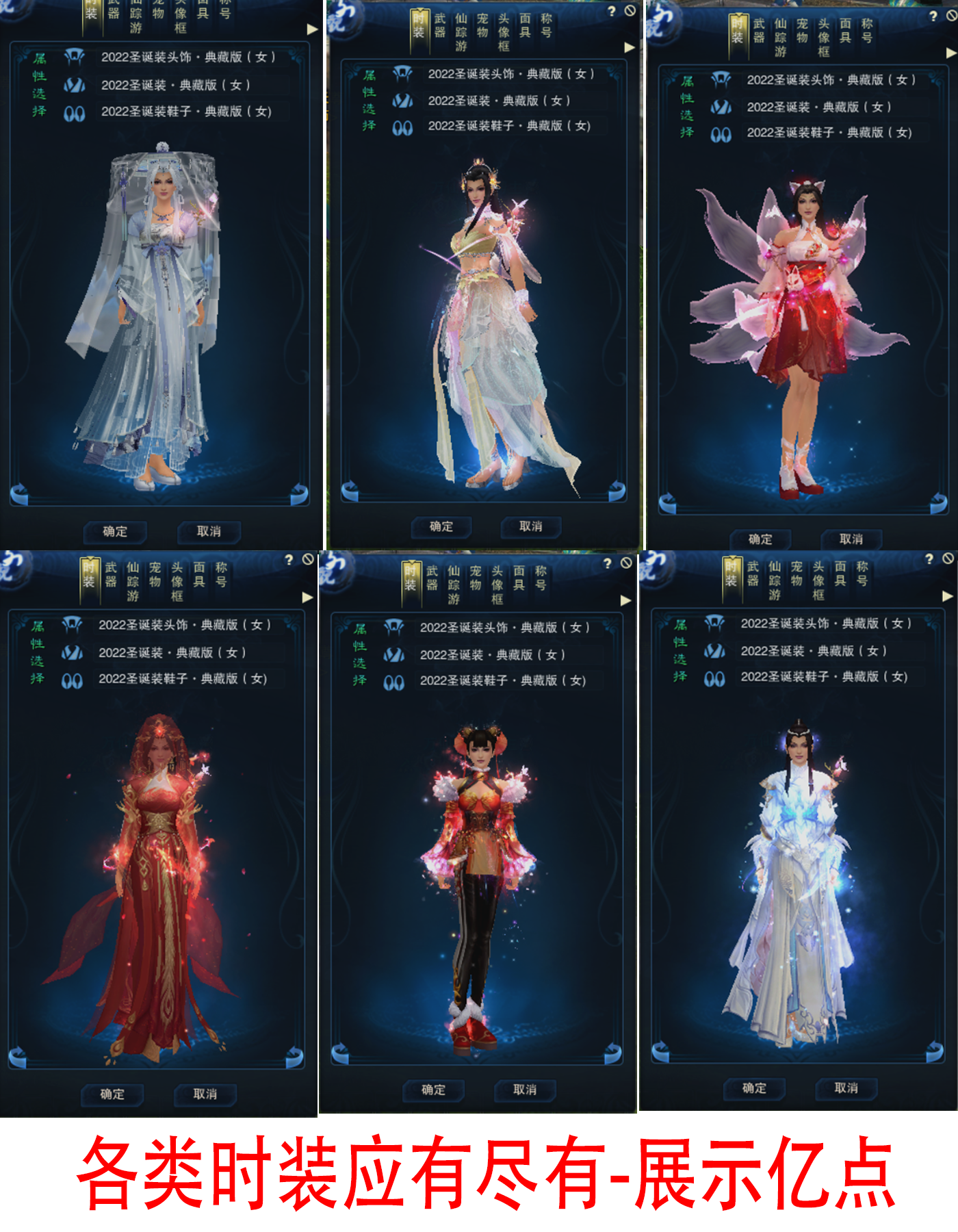Click 取消 below the green-gold fairy dress
Viewport: 958px width, 1232px height.
[530, 526]
